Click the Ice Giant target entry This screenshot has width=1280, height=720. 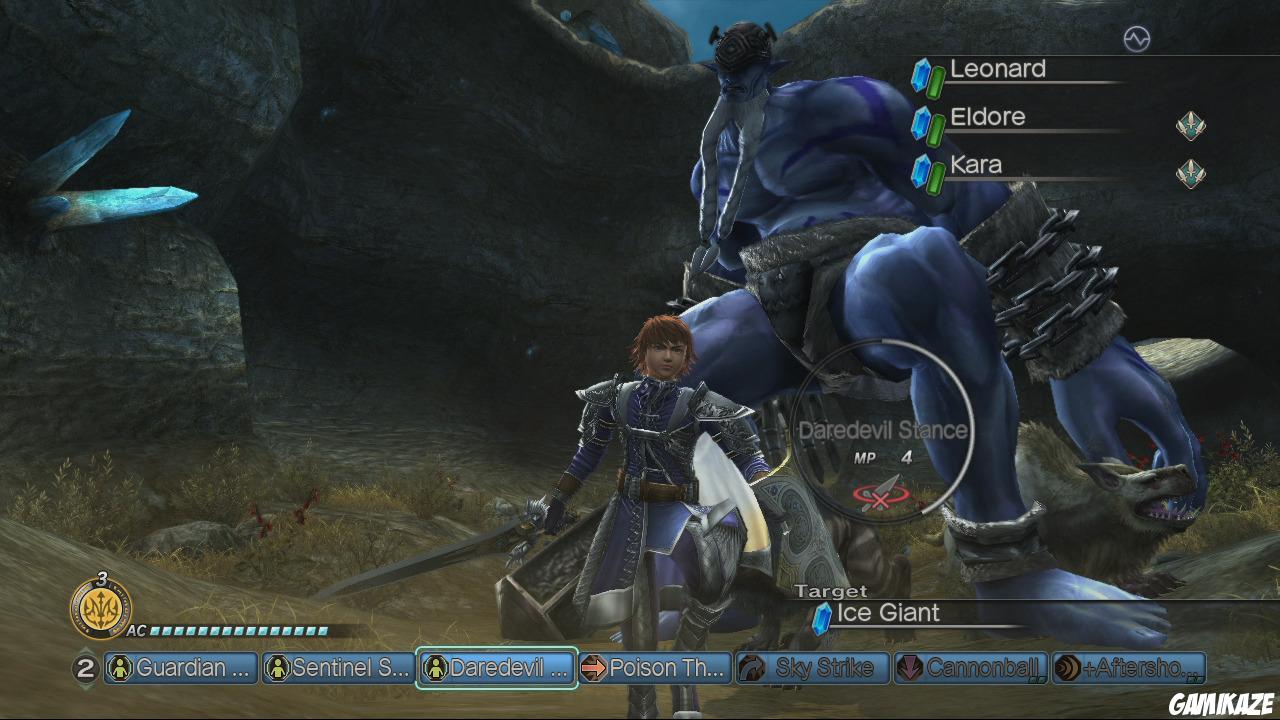coord(888,613)
